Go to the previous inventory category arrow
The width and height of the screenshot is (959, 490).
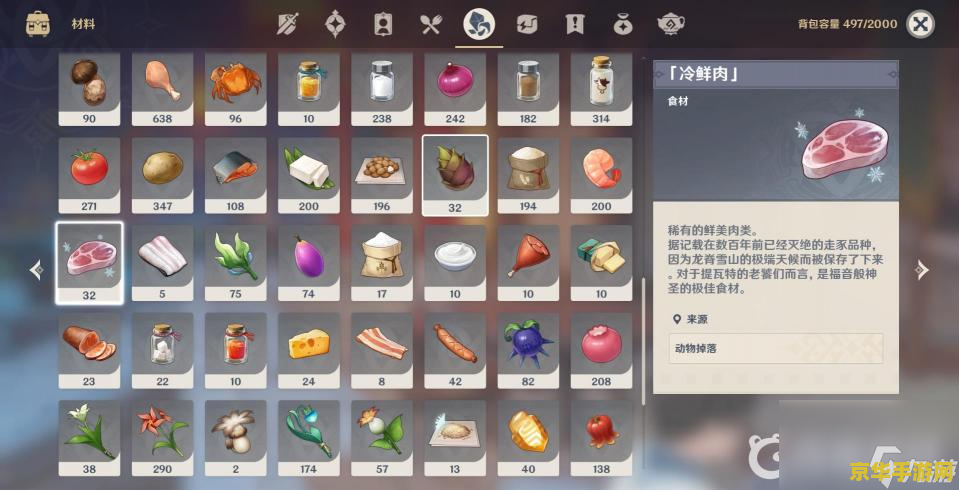[37, 270]
